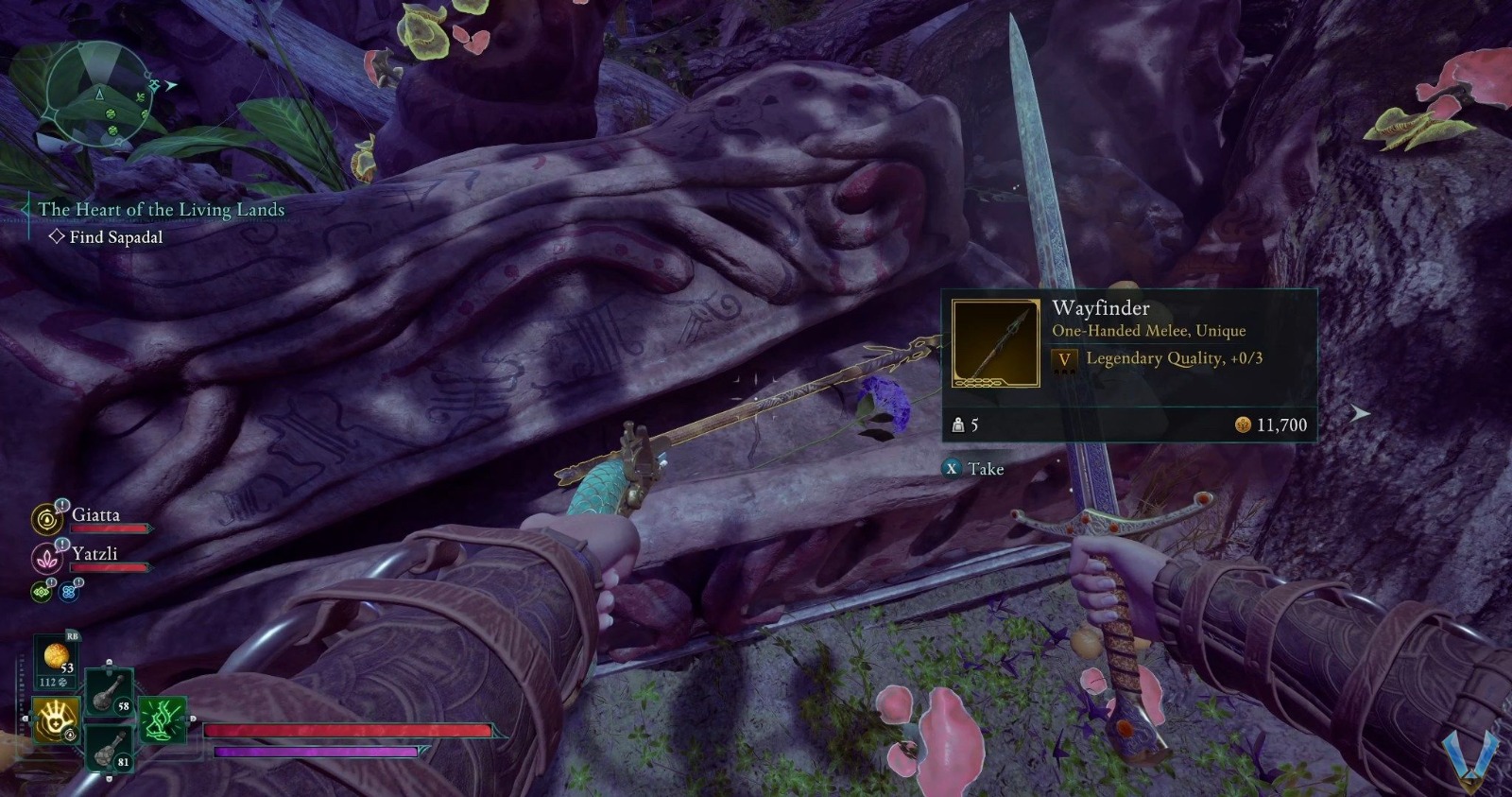The width and height of the screenshot is (1512, 797).
Task: Click the green thorns ability icon
Action: (162, 719)
